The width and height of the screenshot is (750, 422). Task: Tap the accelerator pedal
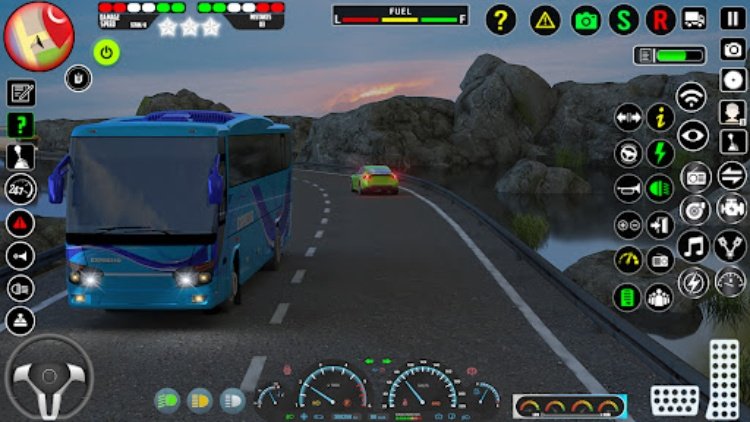pos(723,379)
